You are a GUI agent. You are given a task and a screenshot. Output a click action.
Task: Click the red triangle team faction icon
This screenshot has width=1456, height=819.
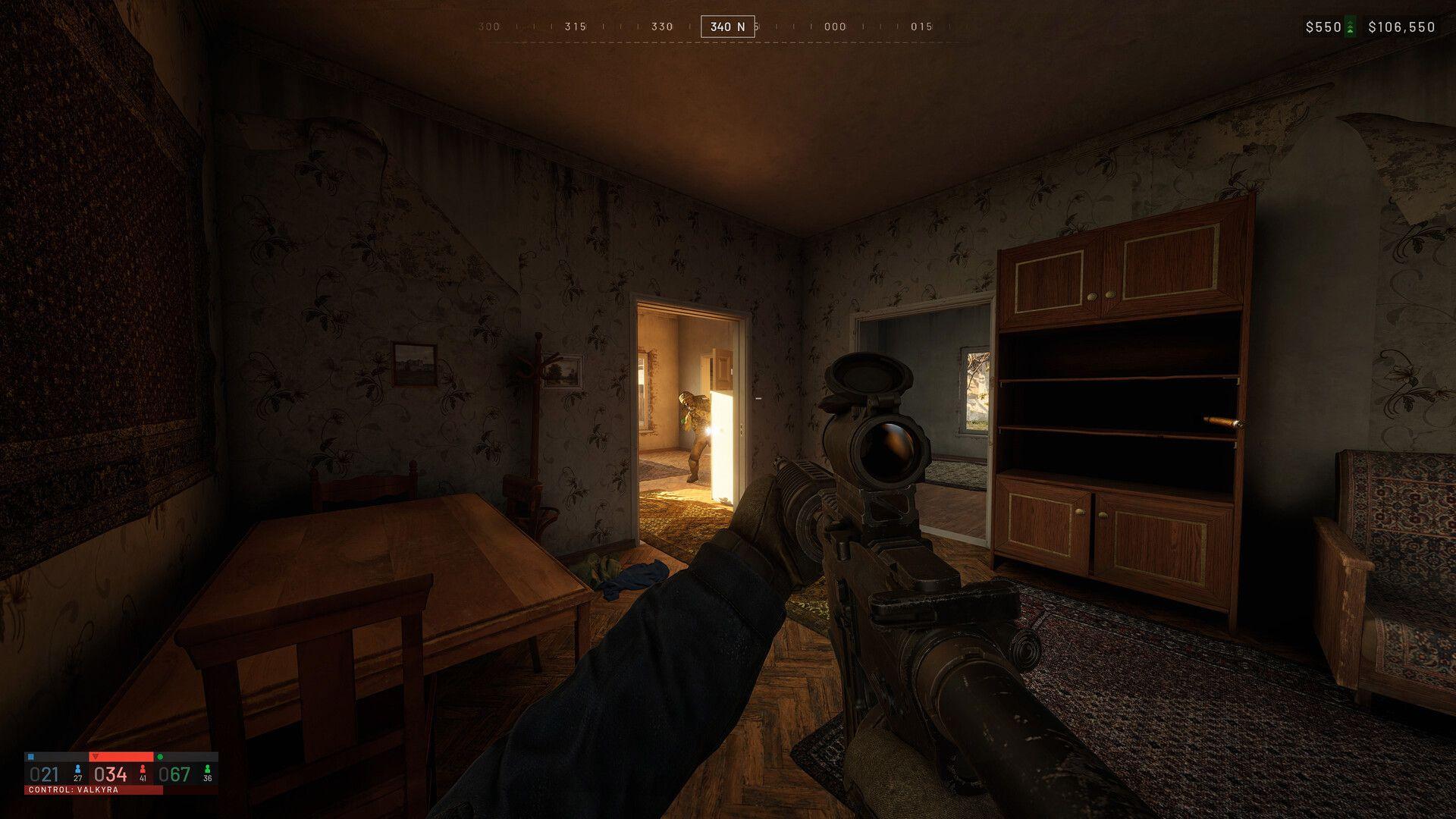96,756
